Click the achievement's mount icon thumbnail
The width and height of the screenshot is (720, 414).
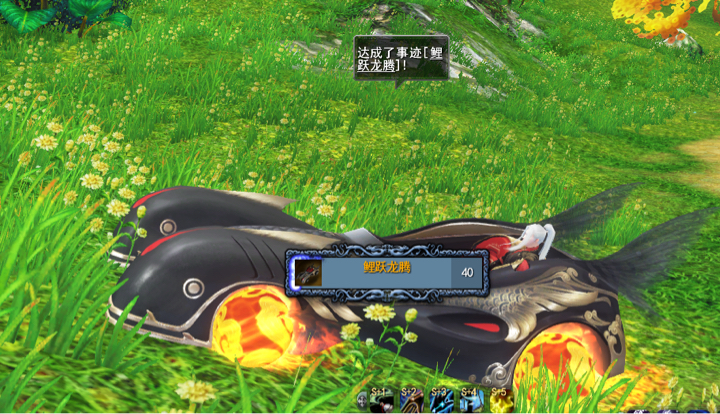tap(307, 271)
